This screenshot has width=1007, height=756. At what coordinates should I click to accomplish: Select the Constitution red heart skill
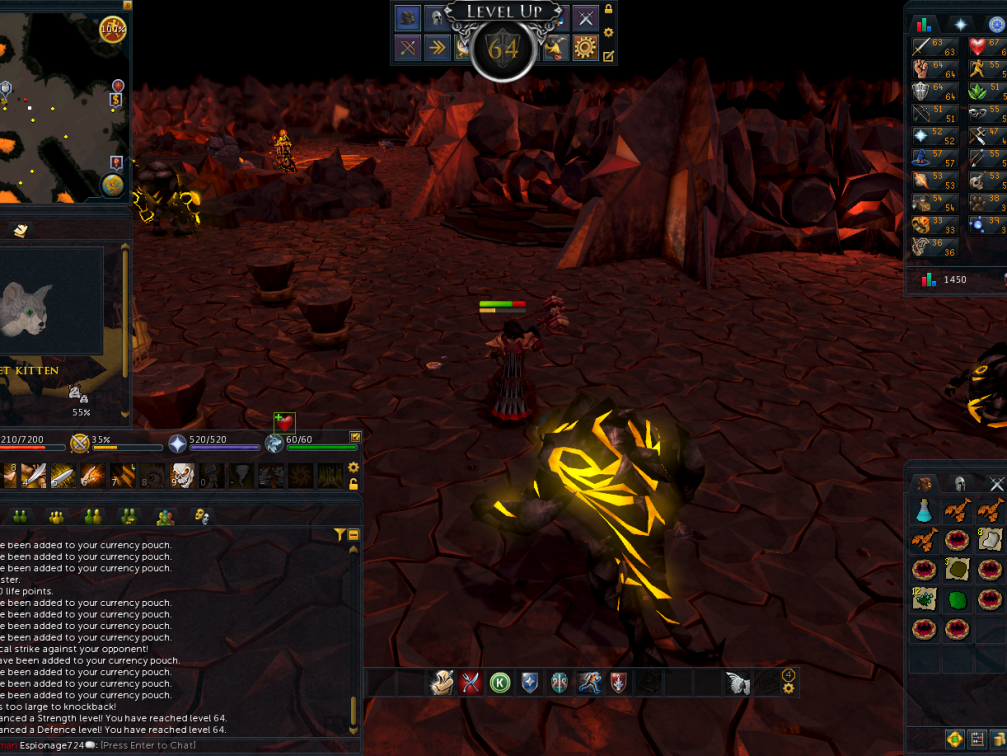click(x=978, y=47)
